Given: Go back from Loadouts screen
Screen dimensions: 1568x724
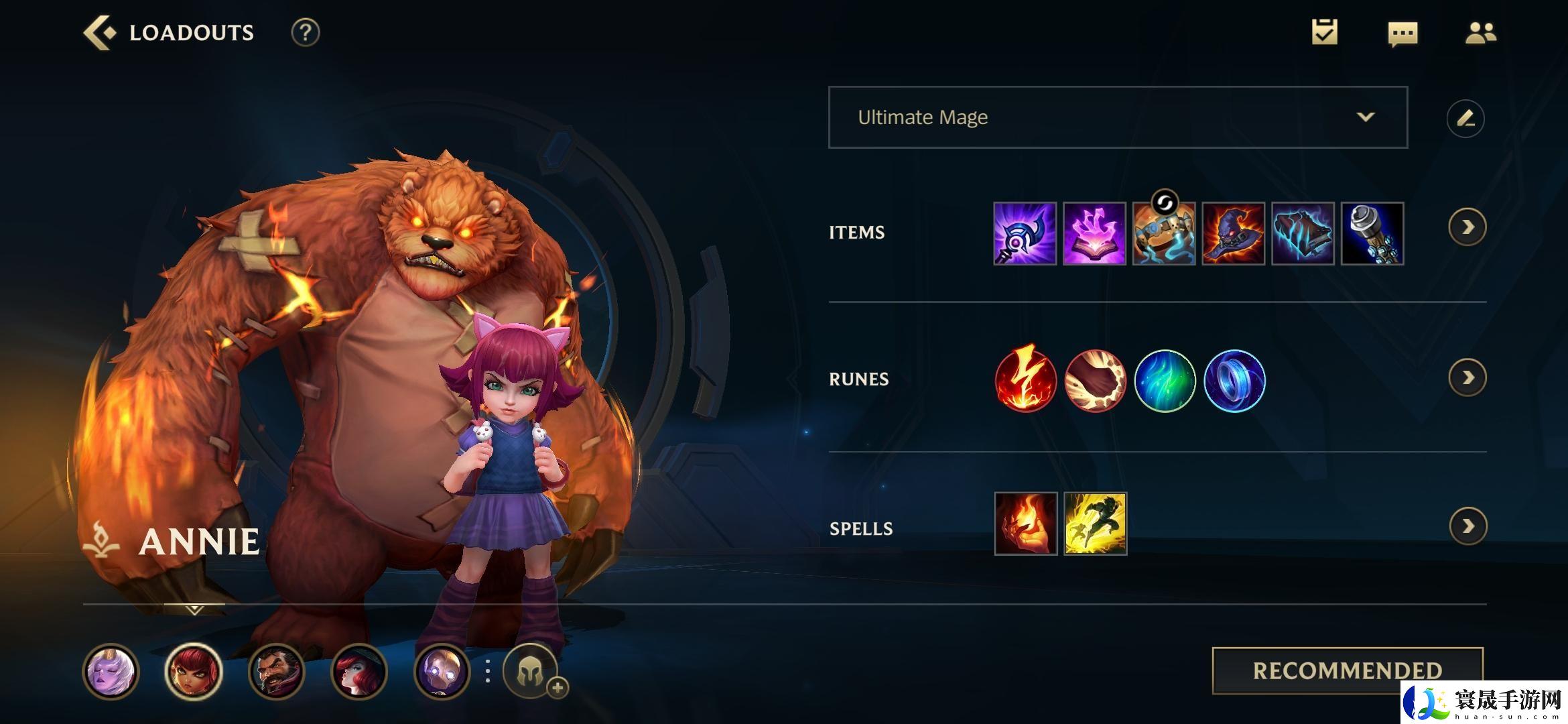Looking at the screenshot, I should tap(99, 33).
